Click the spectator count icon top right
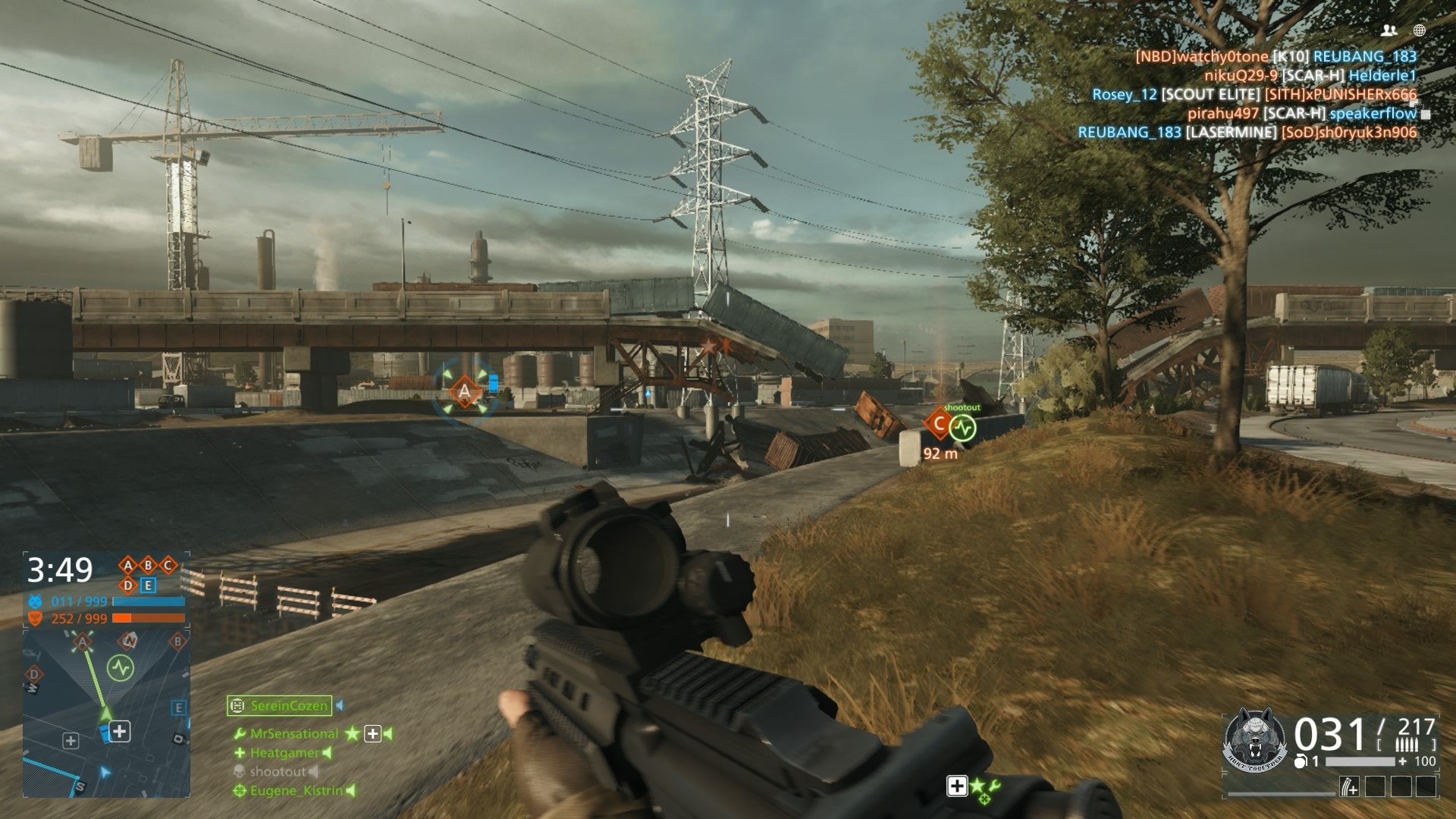Viewport: 1456px width, 819px height. (x=1390, y=32)
